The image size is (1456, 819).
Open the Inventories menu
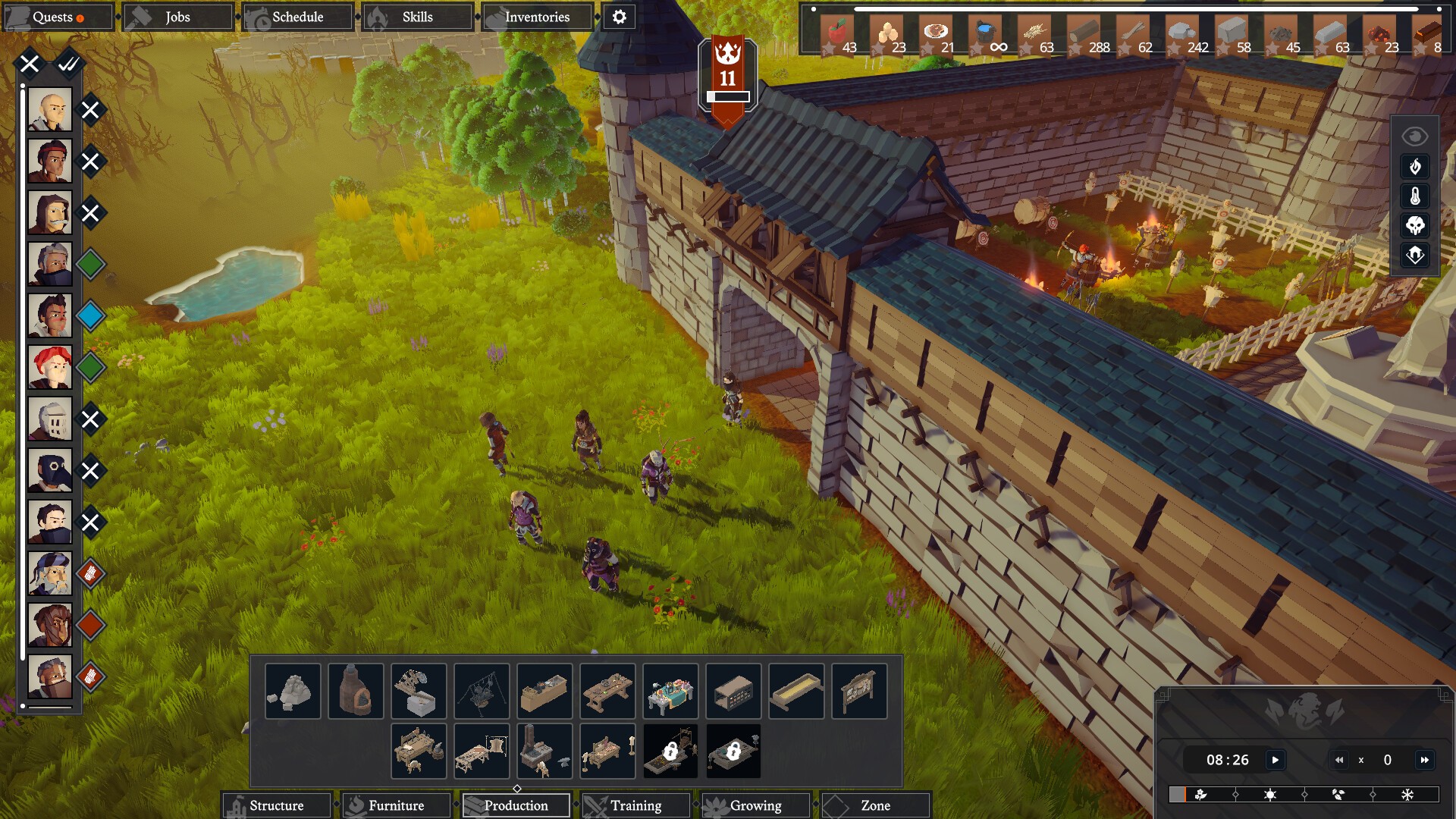tap(537, 17)
